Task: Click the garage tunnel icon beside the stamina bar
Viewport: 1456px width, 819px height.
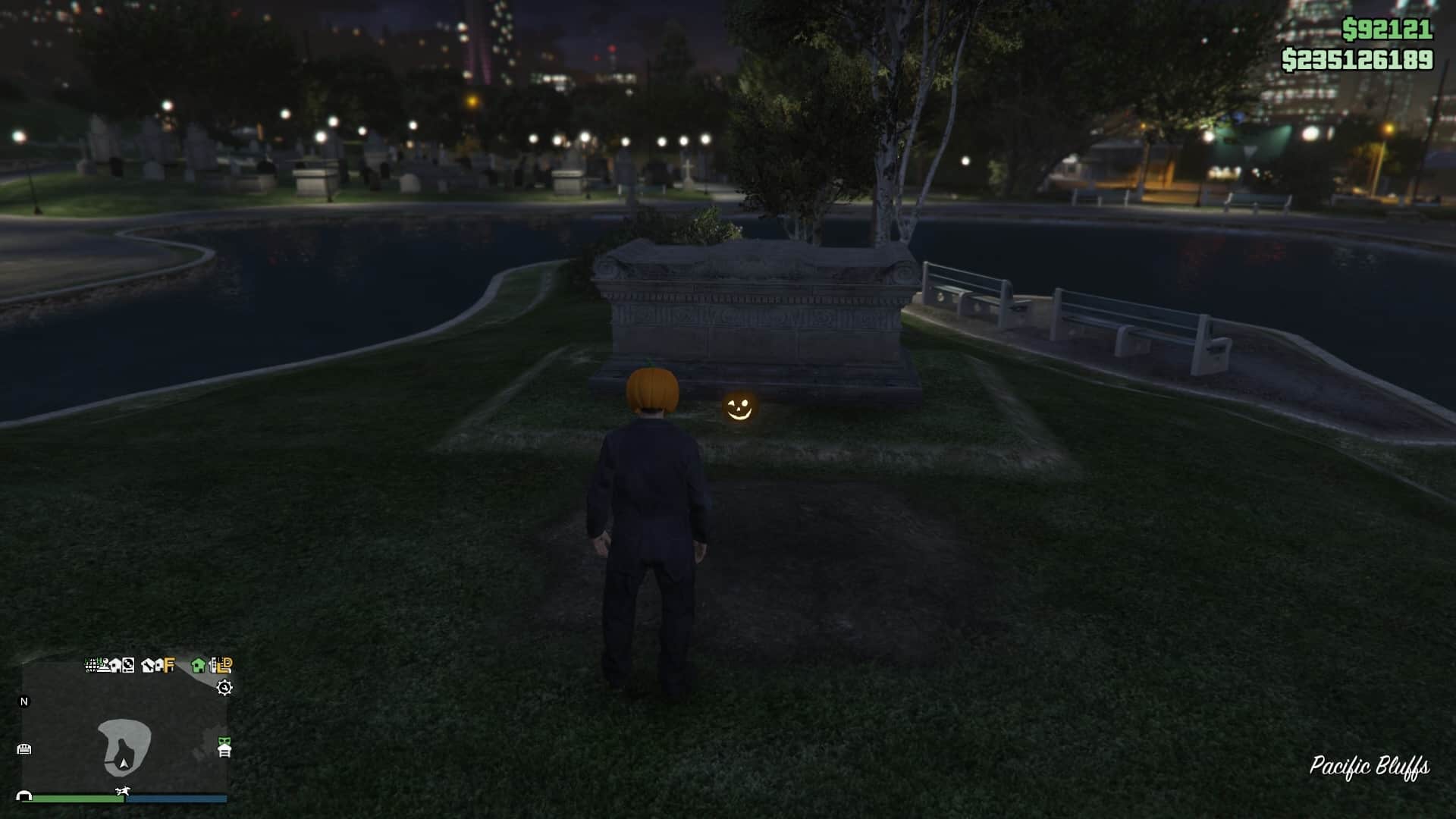Action: pyautogui.click(x=24, y=795)
